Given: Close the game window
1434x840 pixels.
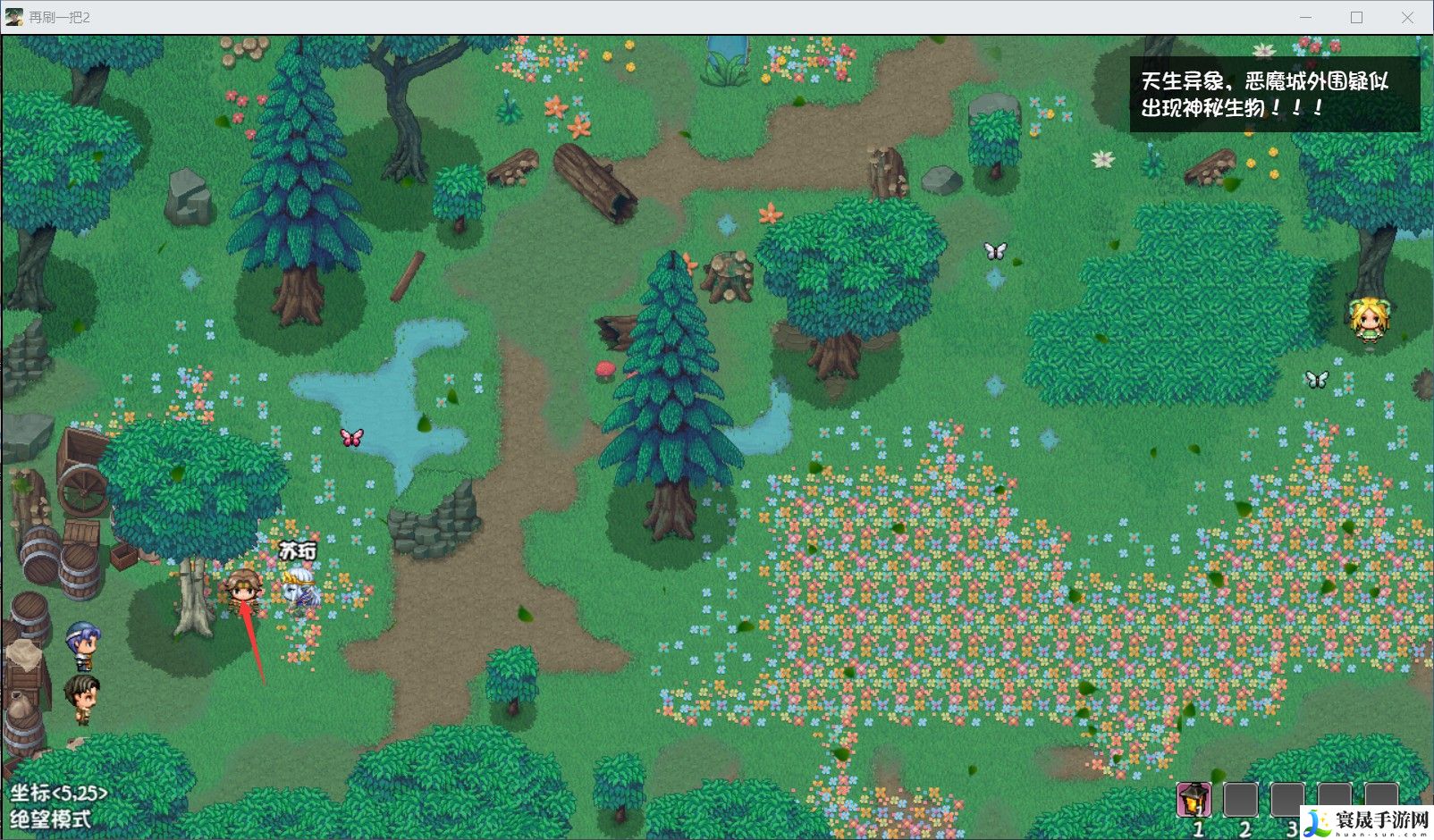Looking at the screenshot, I should [1407, 17].
